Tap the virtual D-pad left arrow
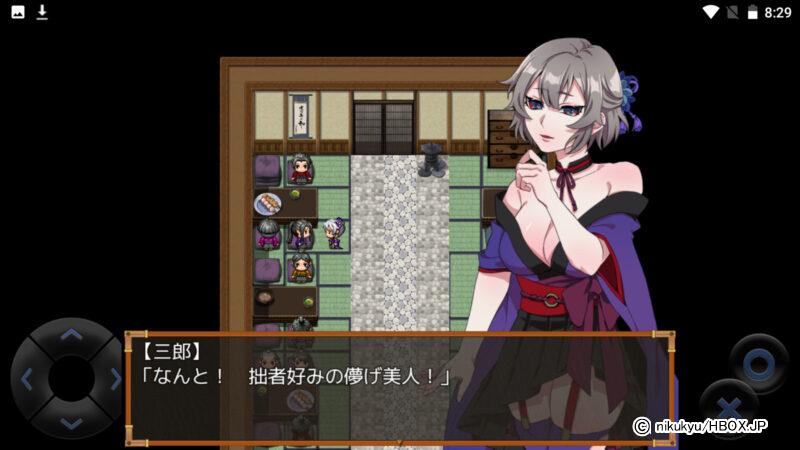 tap(27, 379)
